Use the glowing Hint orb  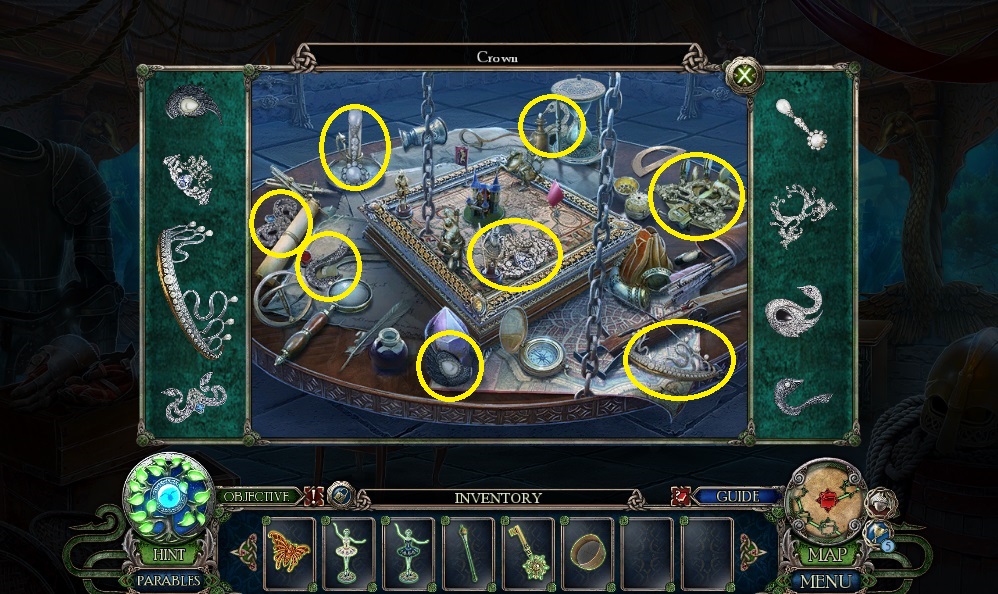coord(167,496)
